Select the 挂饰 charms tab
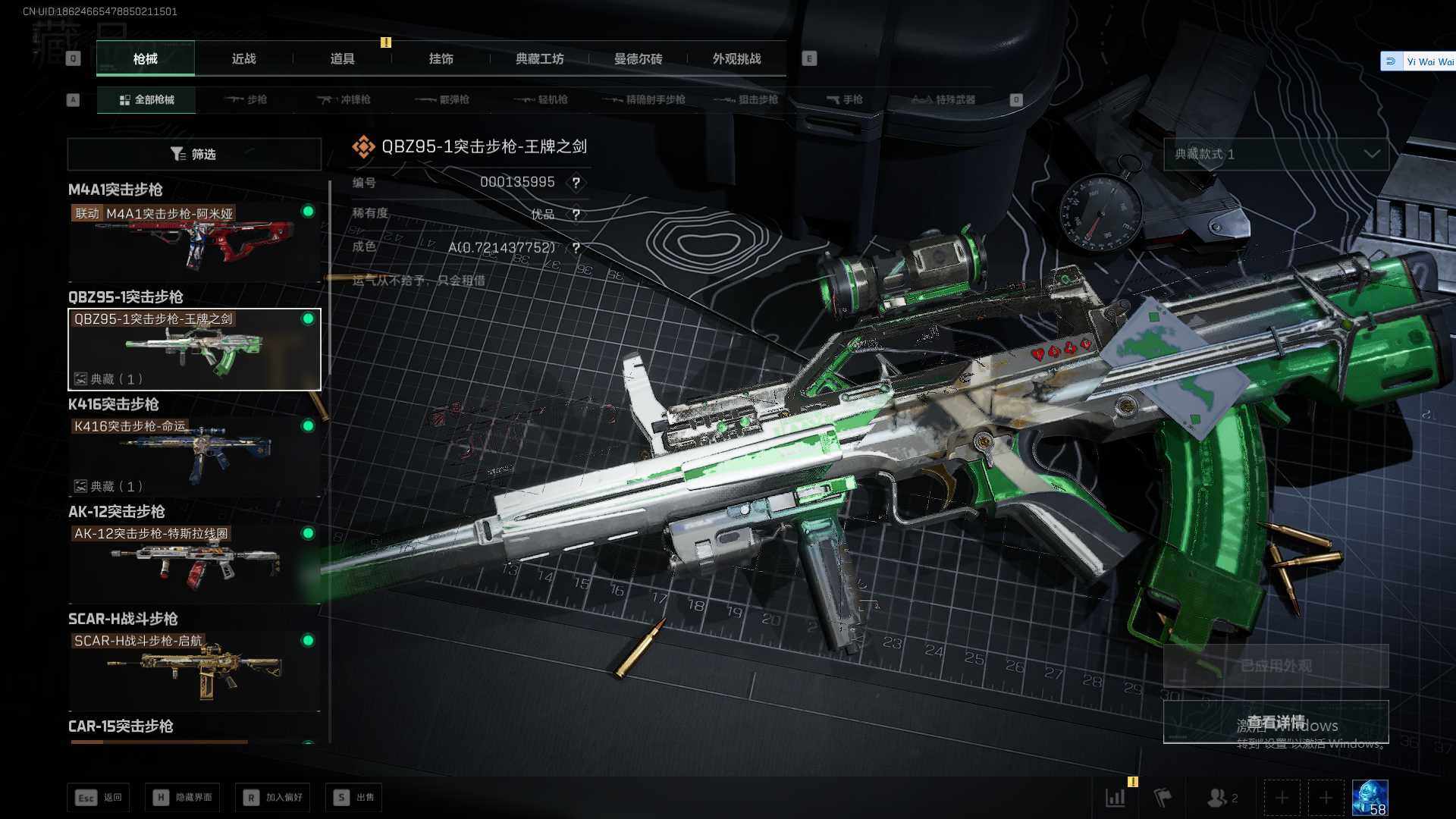The width and height of the screenshot is (1456, 819). pyautogui.click(x=441, y=59)
